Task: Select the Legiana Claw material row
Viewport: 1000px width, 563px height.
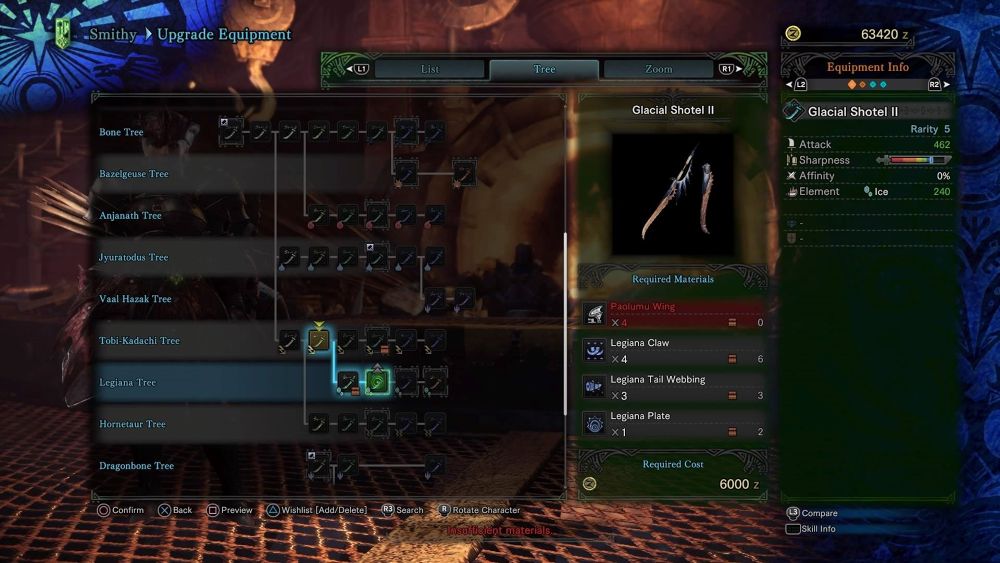Action: click(673, 350)
